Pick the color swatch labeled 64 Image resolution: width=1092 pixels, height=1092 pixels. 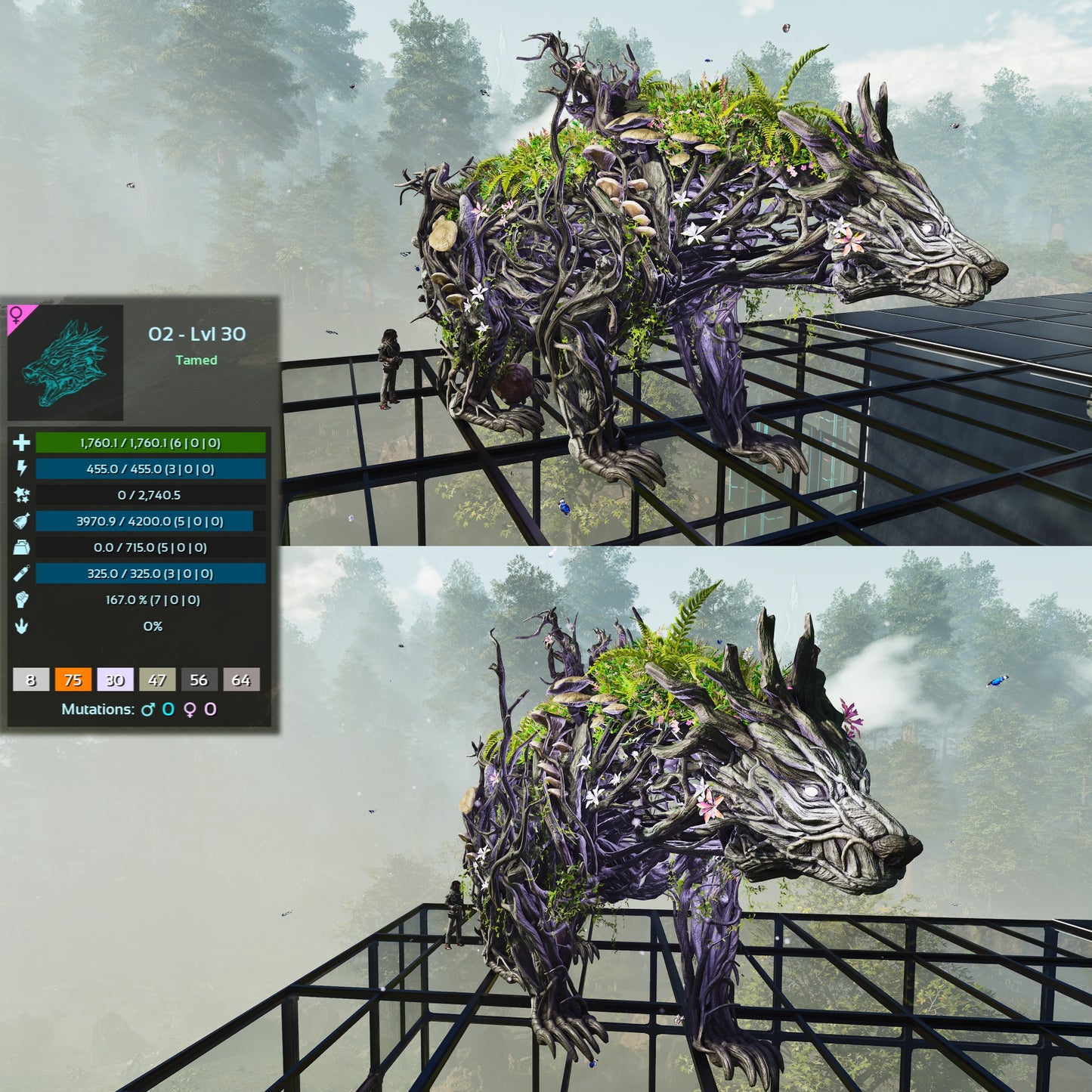click(x=241, y=679)
